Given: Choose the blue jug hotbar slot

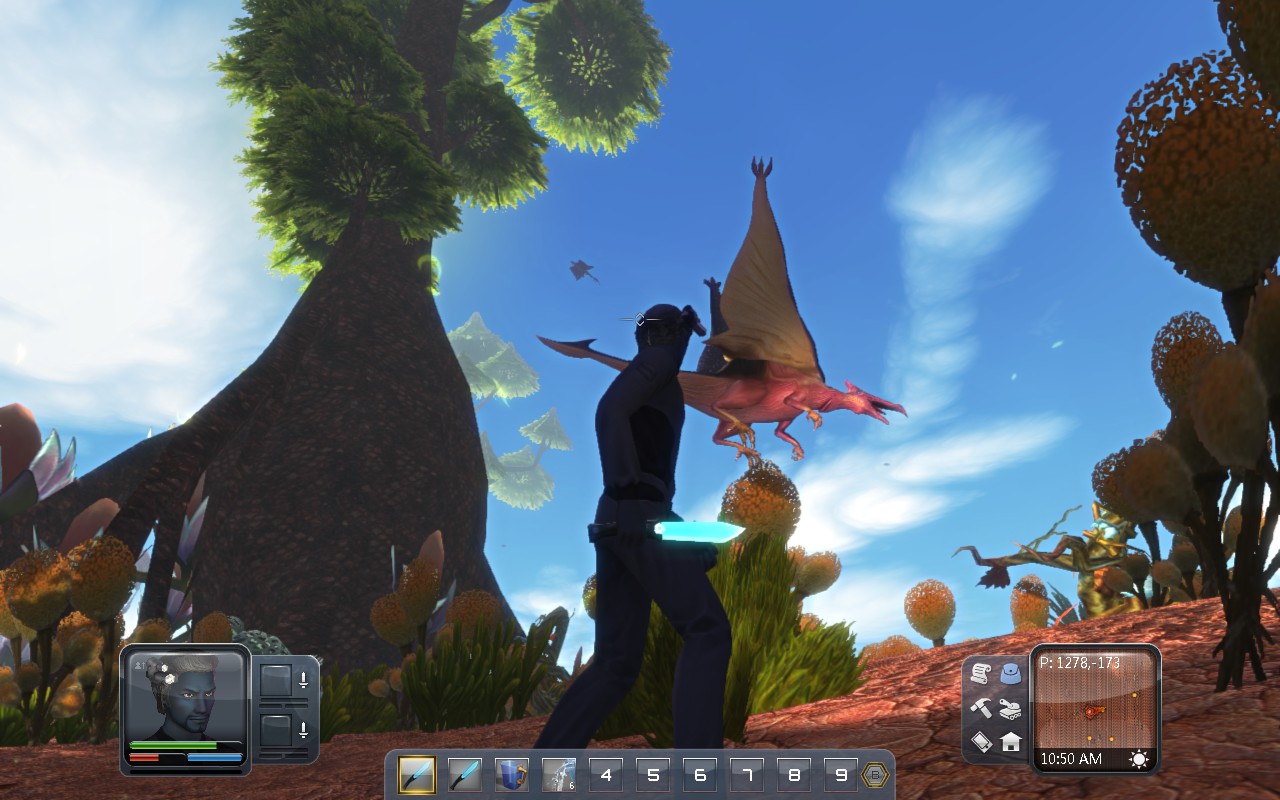Looking at the screenshot, I should click(512, 775).
